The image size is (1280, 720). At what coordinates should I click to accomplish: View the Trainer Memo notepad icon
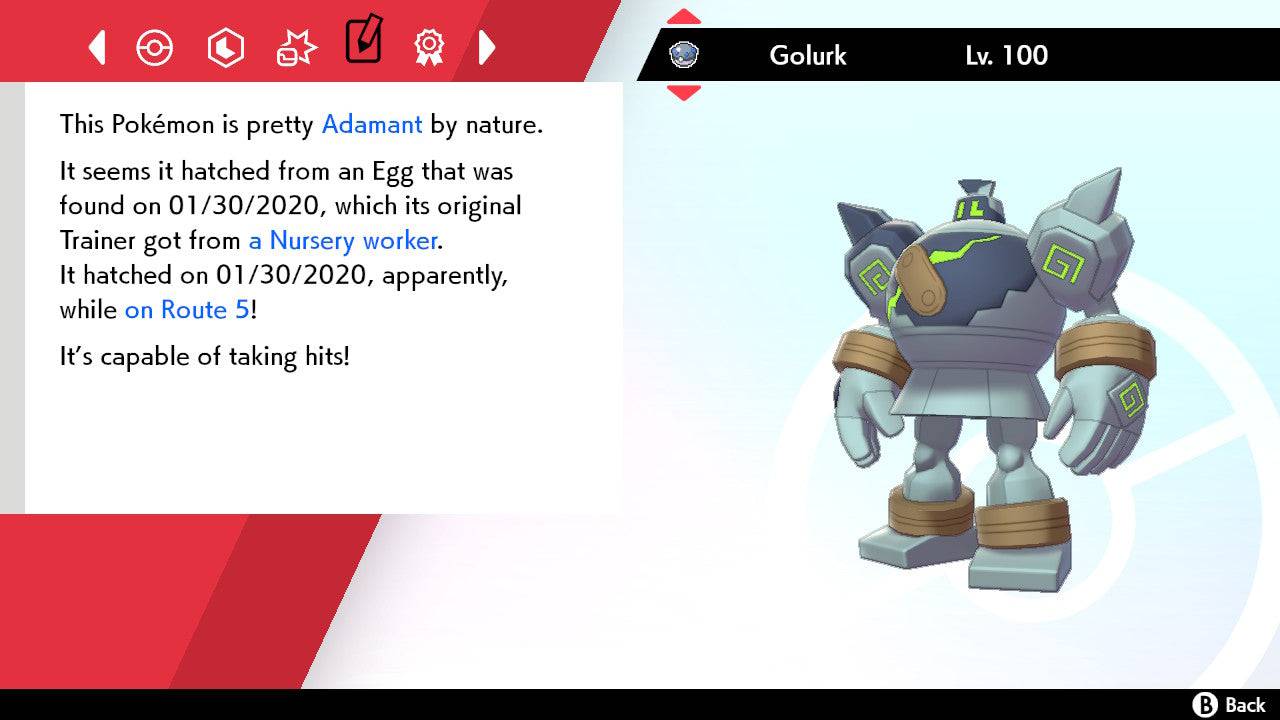(x=363, y=42)
